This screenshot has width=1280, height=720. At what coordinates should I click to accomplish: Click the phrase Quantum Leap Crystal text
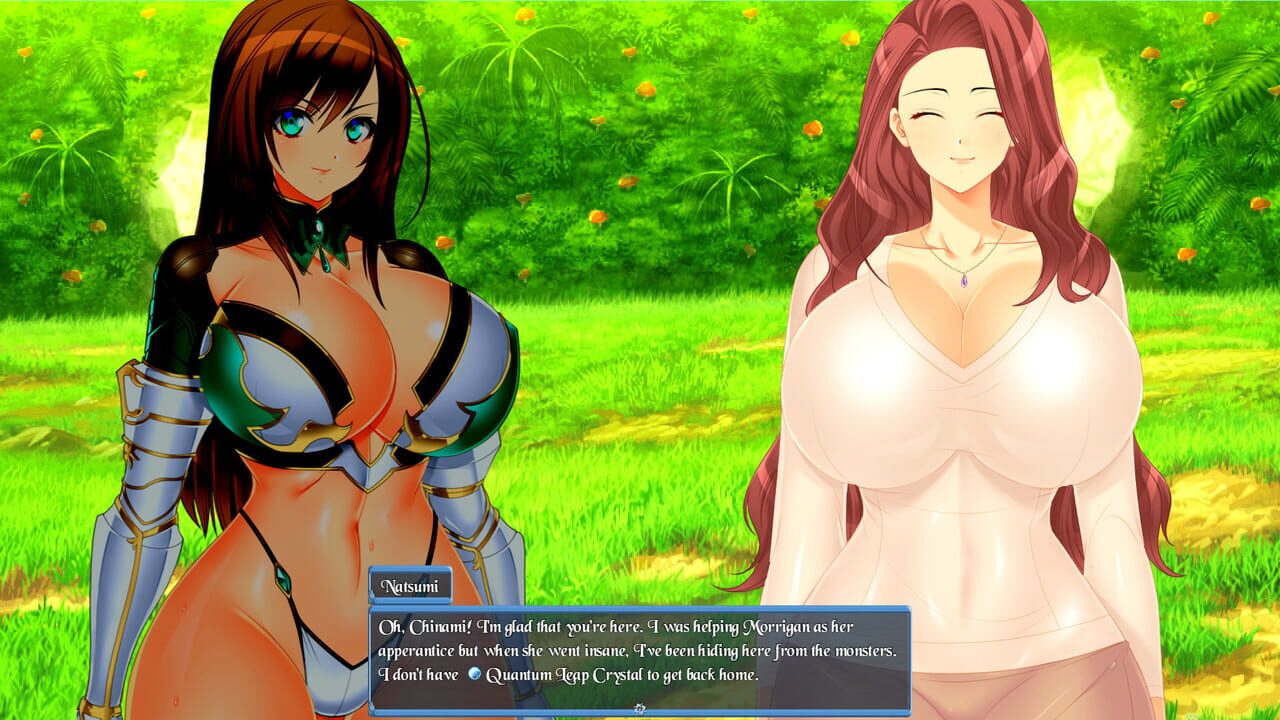[x=564, y=675]
